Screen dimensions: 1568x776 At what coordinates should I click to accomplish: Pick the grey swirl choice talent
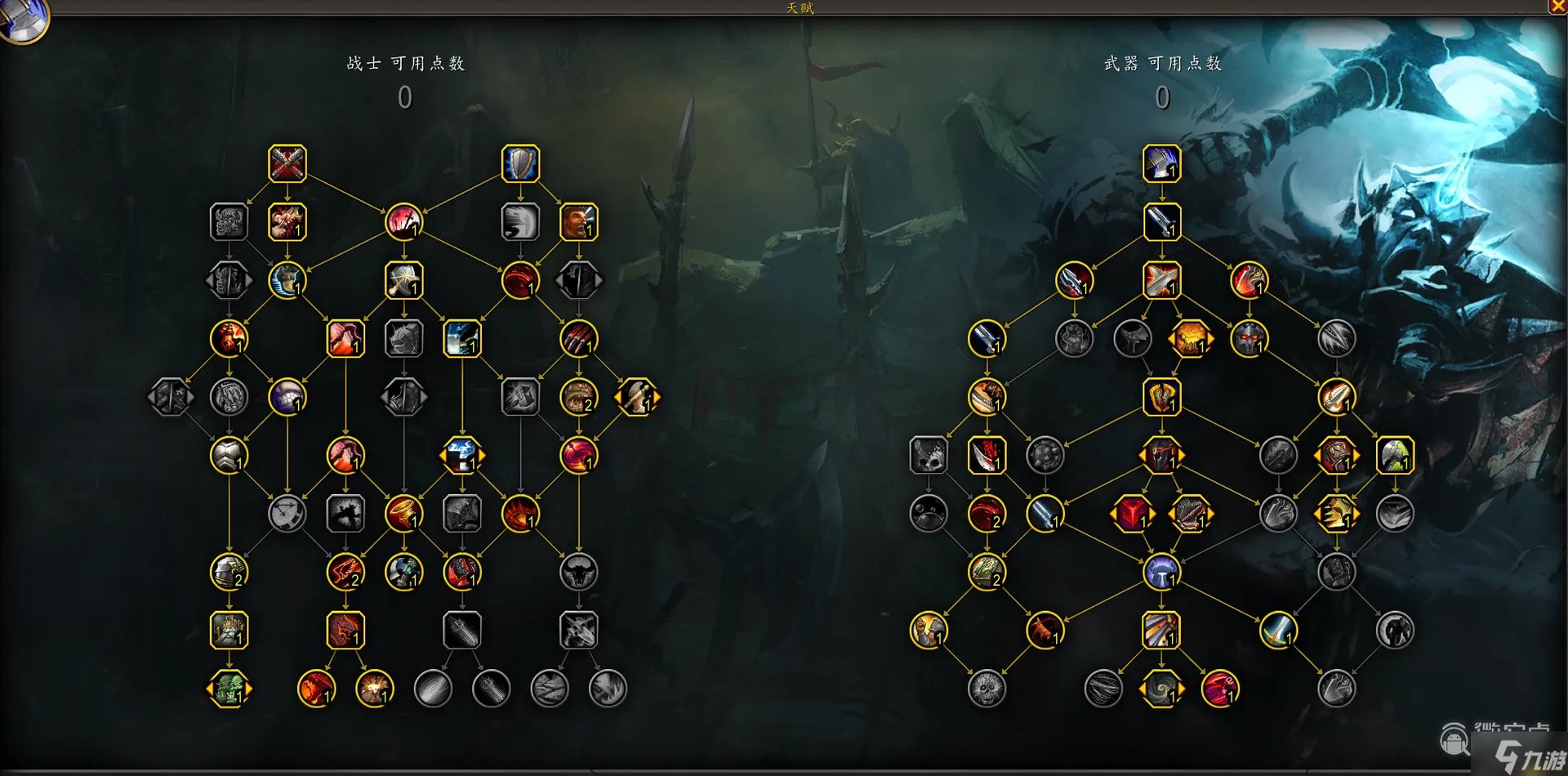(1160, 689)
